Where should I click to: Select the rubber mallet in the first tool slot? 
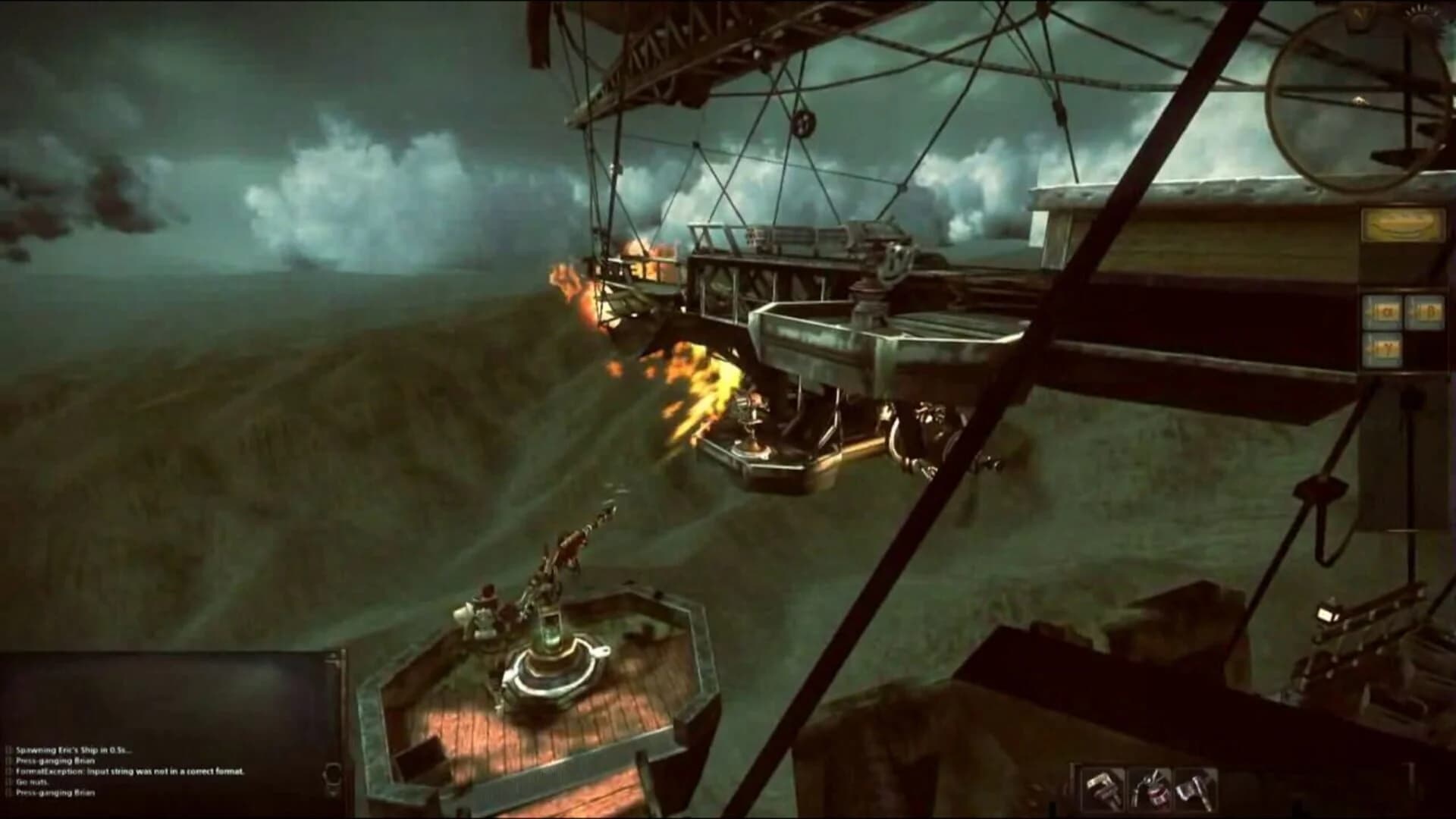1103,789
